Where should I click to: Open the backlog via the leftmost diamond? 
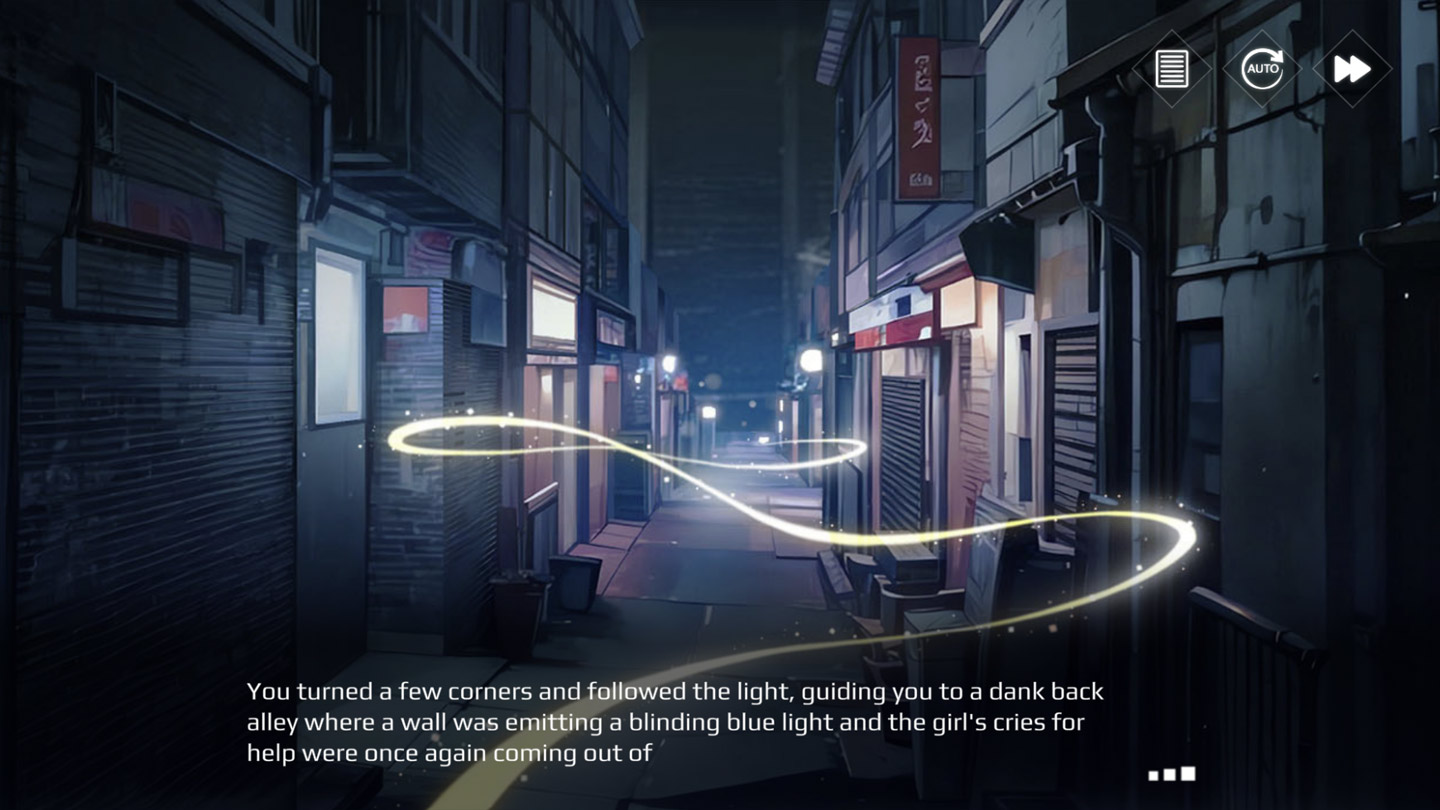[x=1171, y=68]
